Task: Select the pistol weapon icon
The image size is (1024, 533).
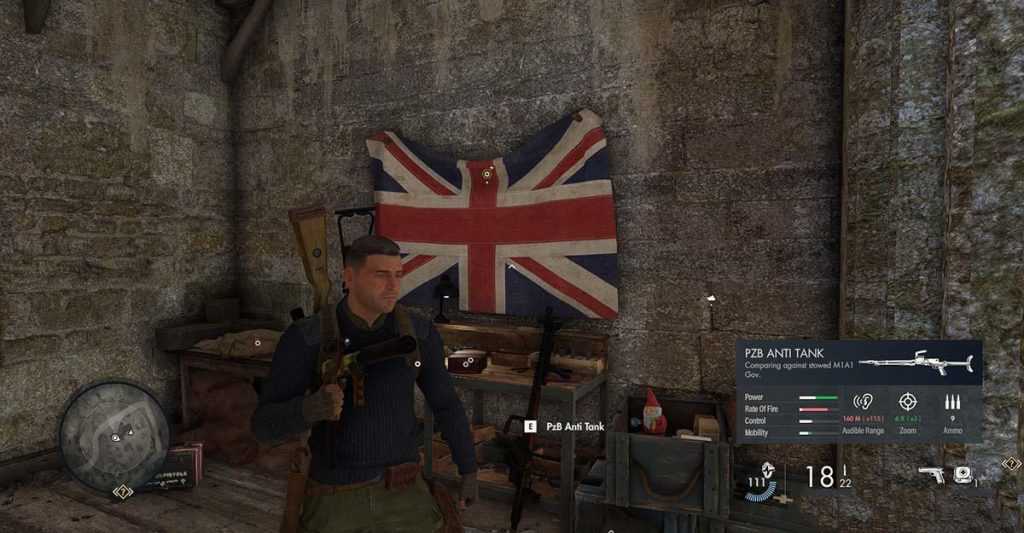Action: coord(930,474)
